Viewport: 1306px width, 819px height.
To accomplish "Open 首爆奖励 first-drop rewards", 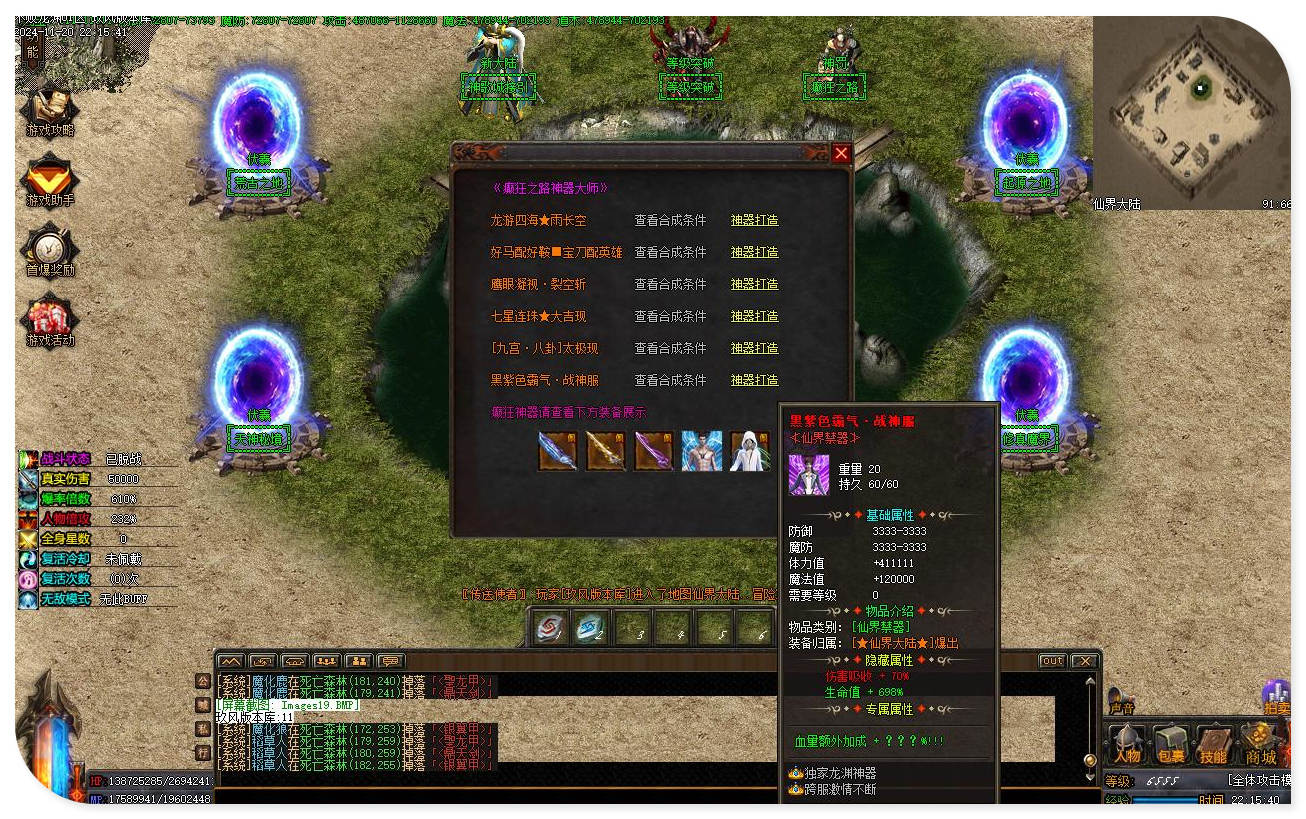I will click(49, 250).
